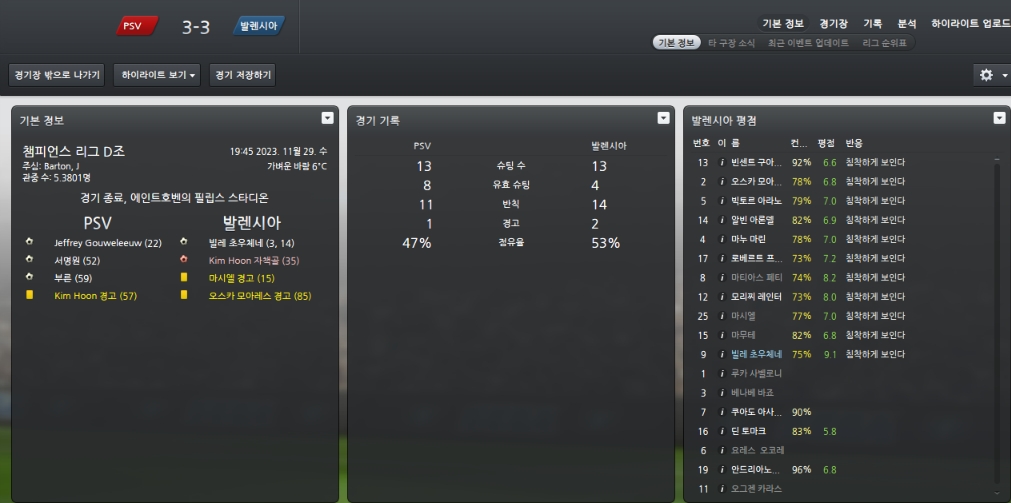This screenshot has height=503, width=1011.
Task: Switch to the 경기장 tab
Action: point(833,23)
